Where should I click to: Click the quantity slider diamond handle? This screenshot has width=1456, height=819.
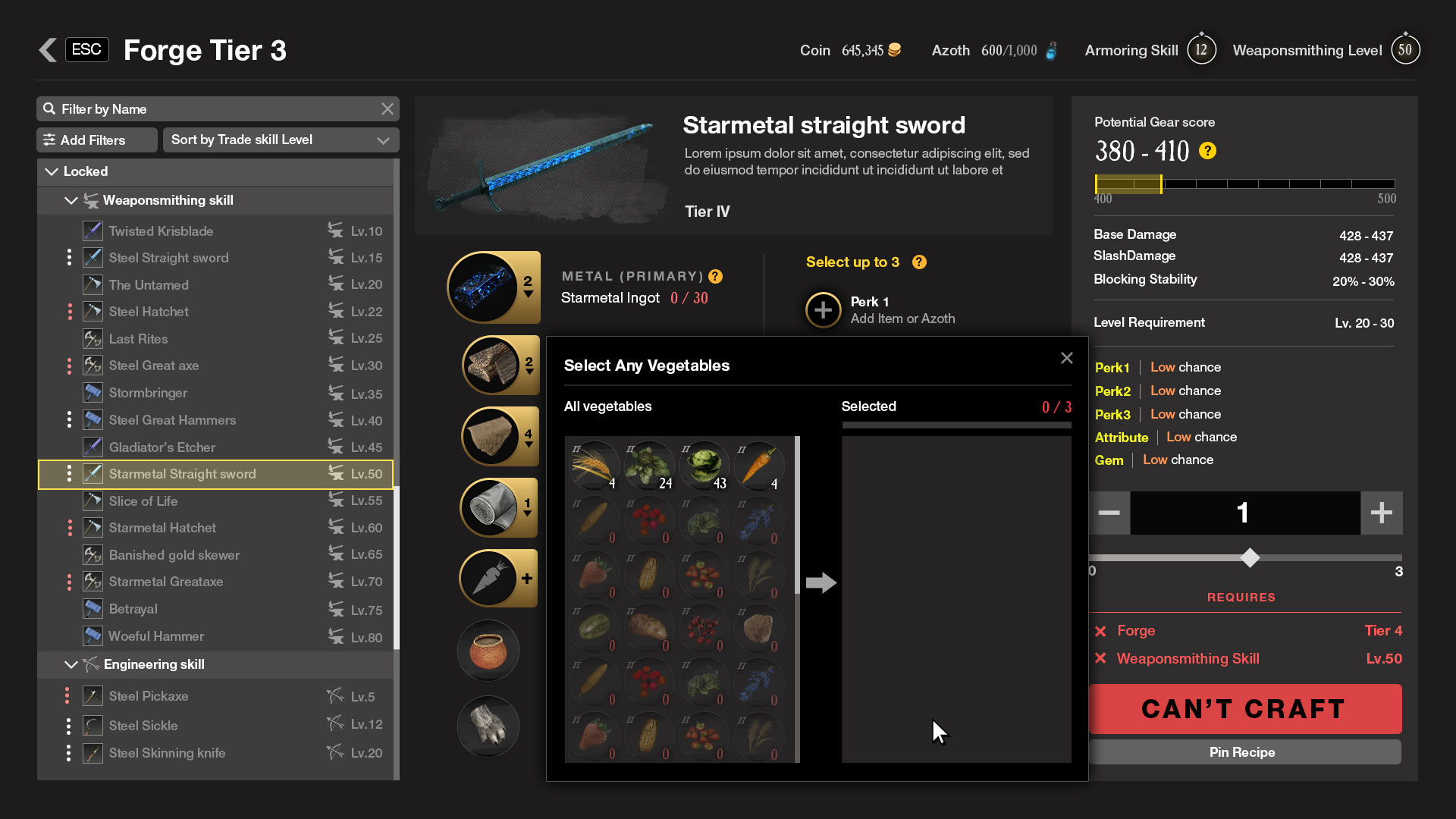pyautogui.click(x=1250, y=558)
